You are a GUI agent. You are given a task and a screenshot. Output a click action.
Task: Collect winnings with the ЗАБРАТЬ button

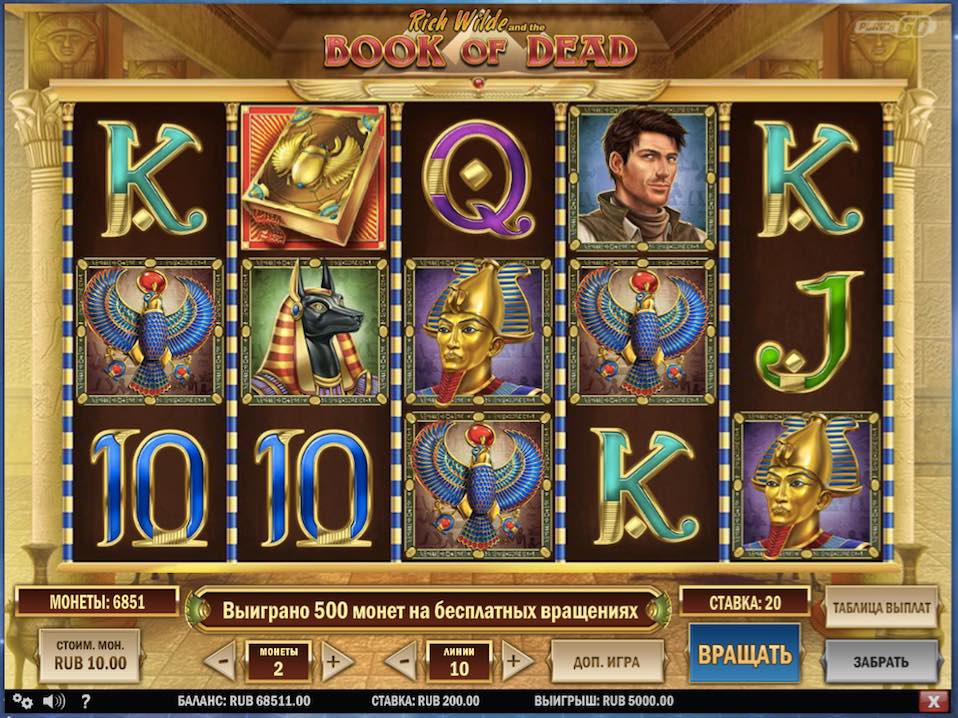[x=881, y=661]
